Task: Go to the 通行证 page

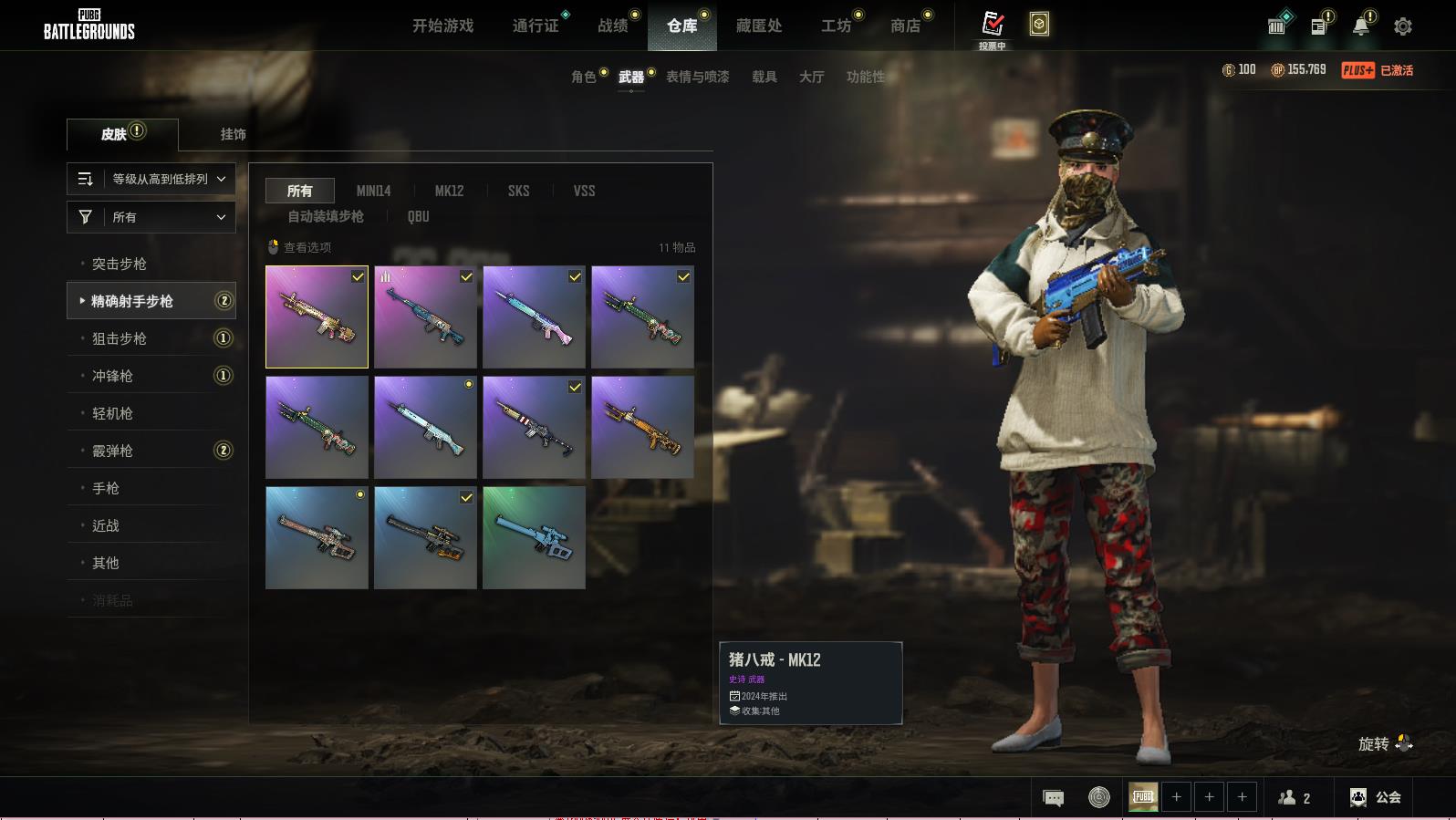Action: coord(536,26)
